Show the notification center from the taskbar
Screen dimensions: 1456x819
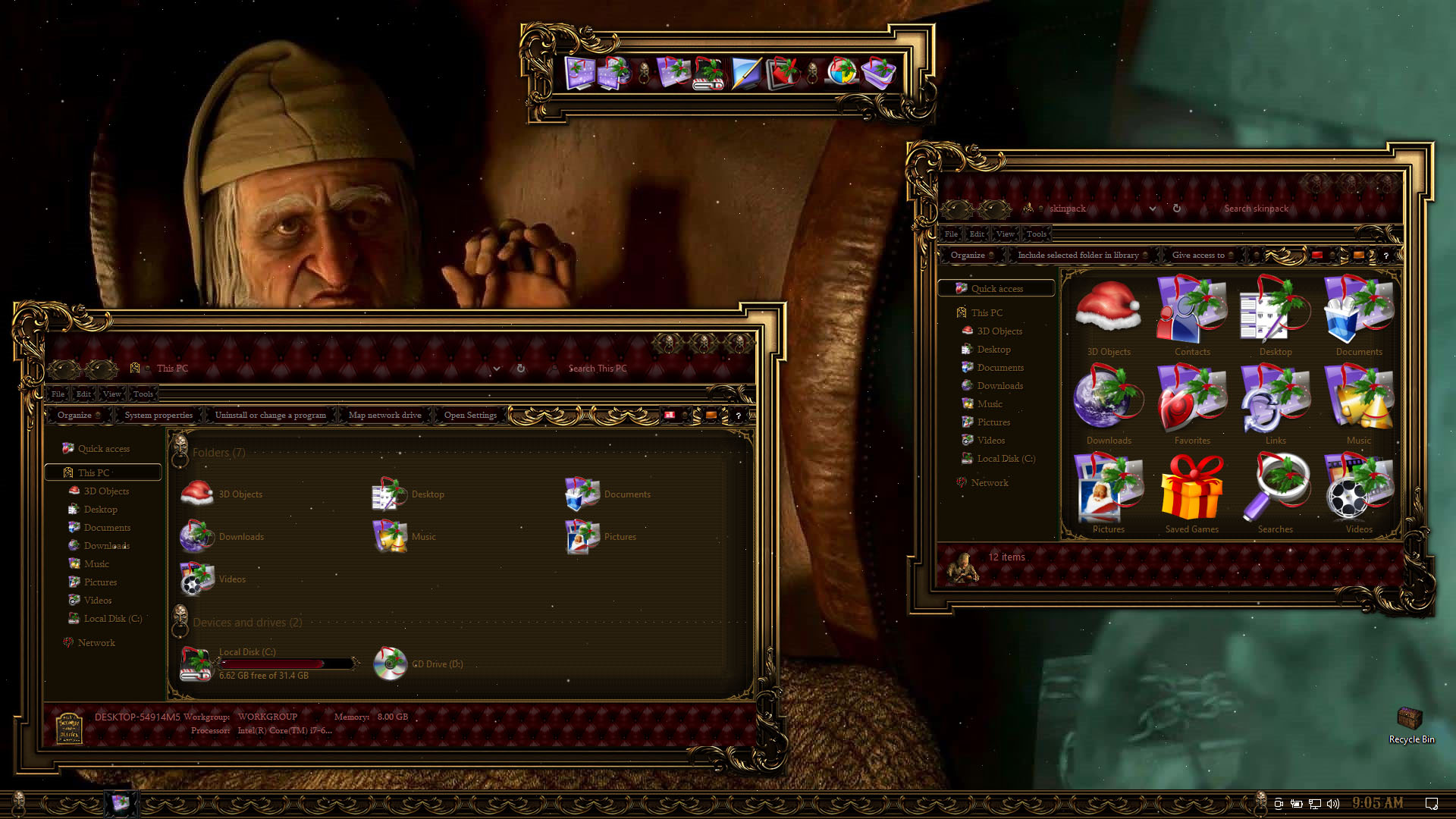[1431, 803]
